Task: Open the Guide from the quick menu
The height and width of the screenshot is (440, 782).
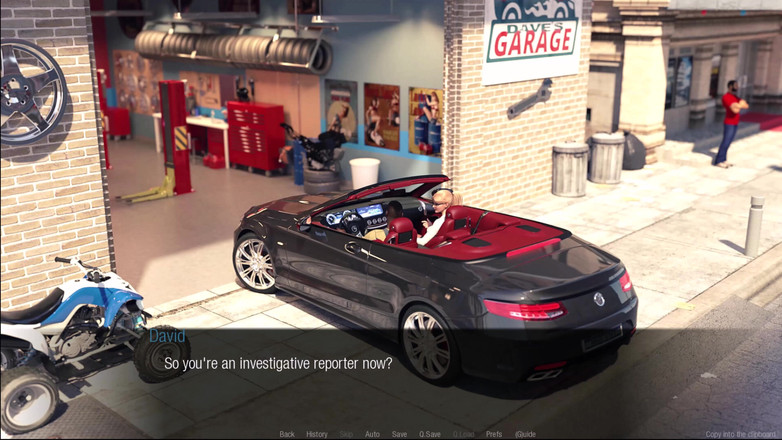Action: coord(525,434)
